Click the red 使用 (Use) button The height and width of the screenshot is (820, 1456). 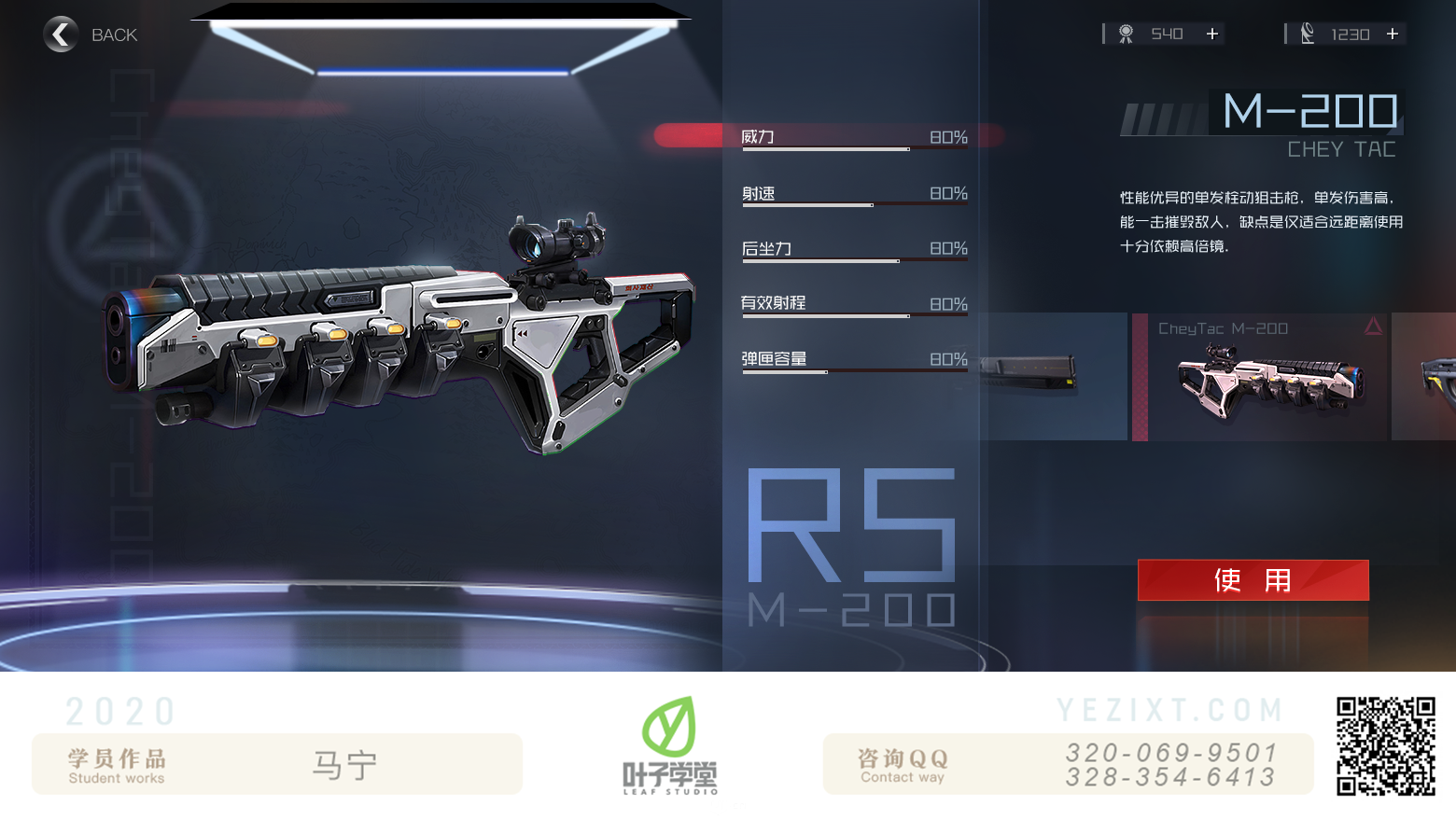click(1253, 580)
